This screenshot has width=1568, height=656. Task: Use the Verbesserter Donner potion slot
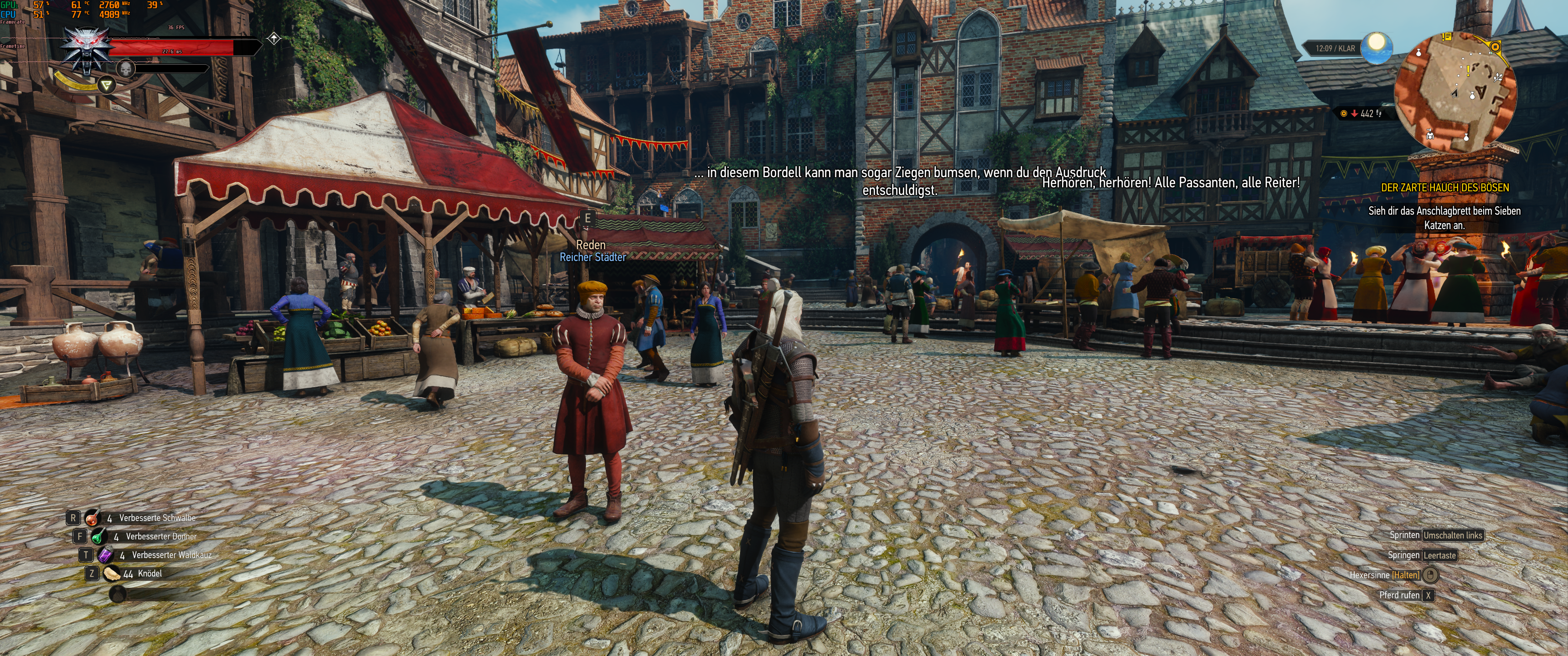(x=99, y=537)
